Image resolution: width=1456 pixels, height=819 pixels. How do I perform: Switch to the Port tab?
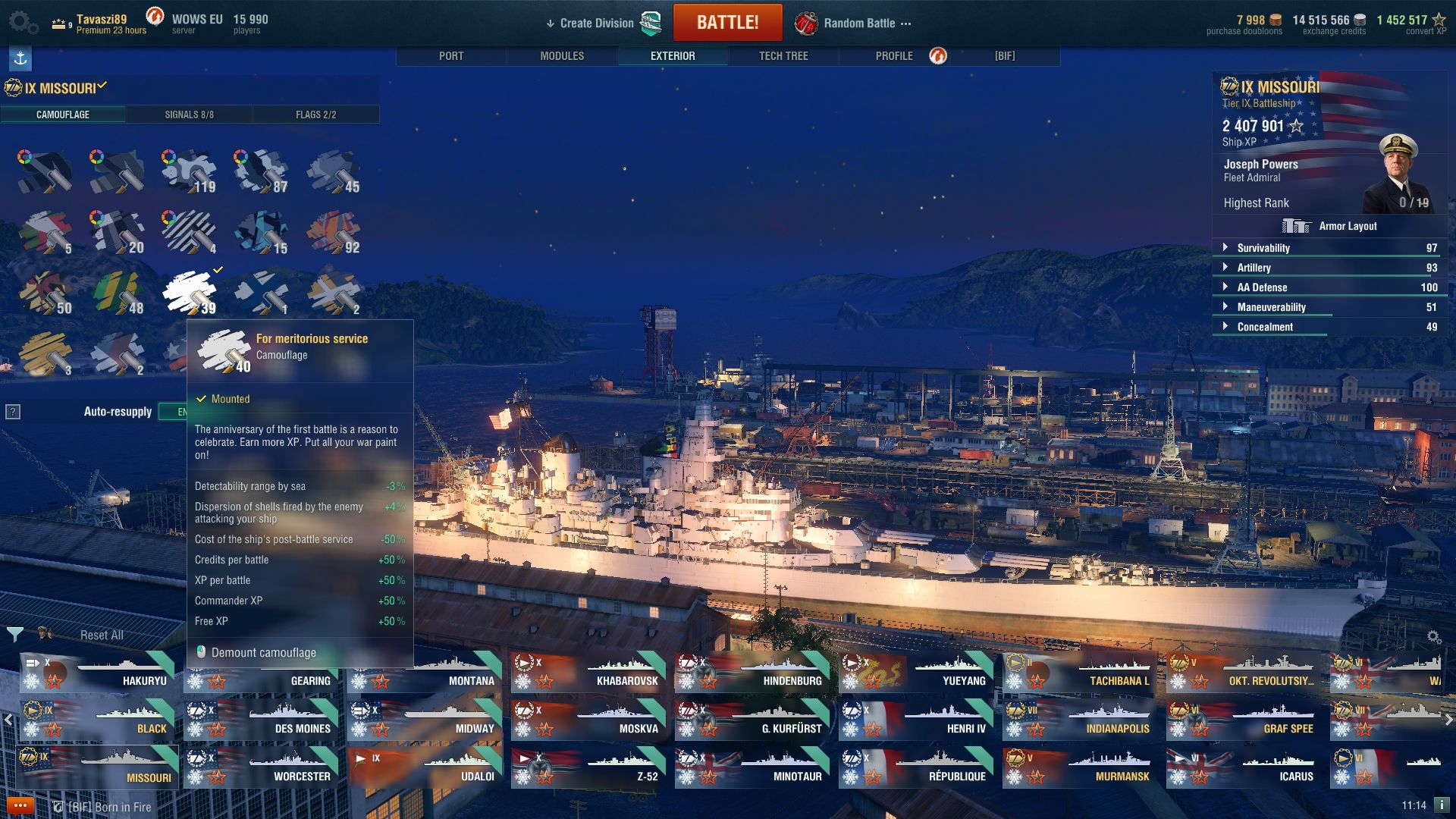pyautogui.click(x=451, y=56)
